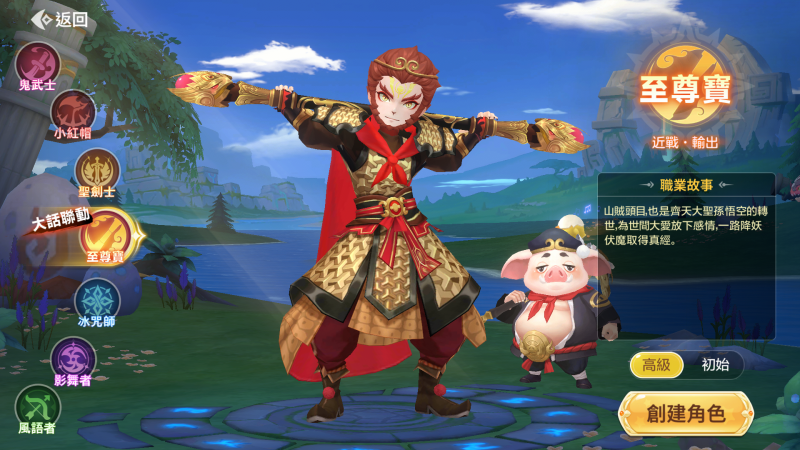Switch to the 高級 appearance tab
This screenshot has height=450, width=800.
click(x=656, y=365)
